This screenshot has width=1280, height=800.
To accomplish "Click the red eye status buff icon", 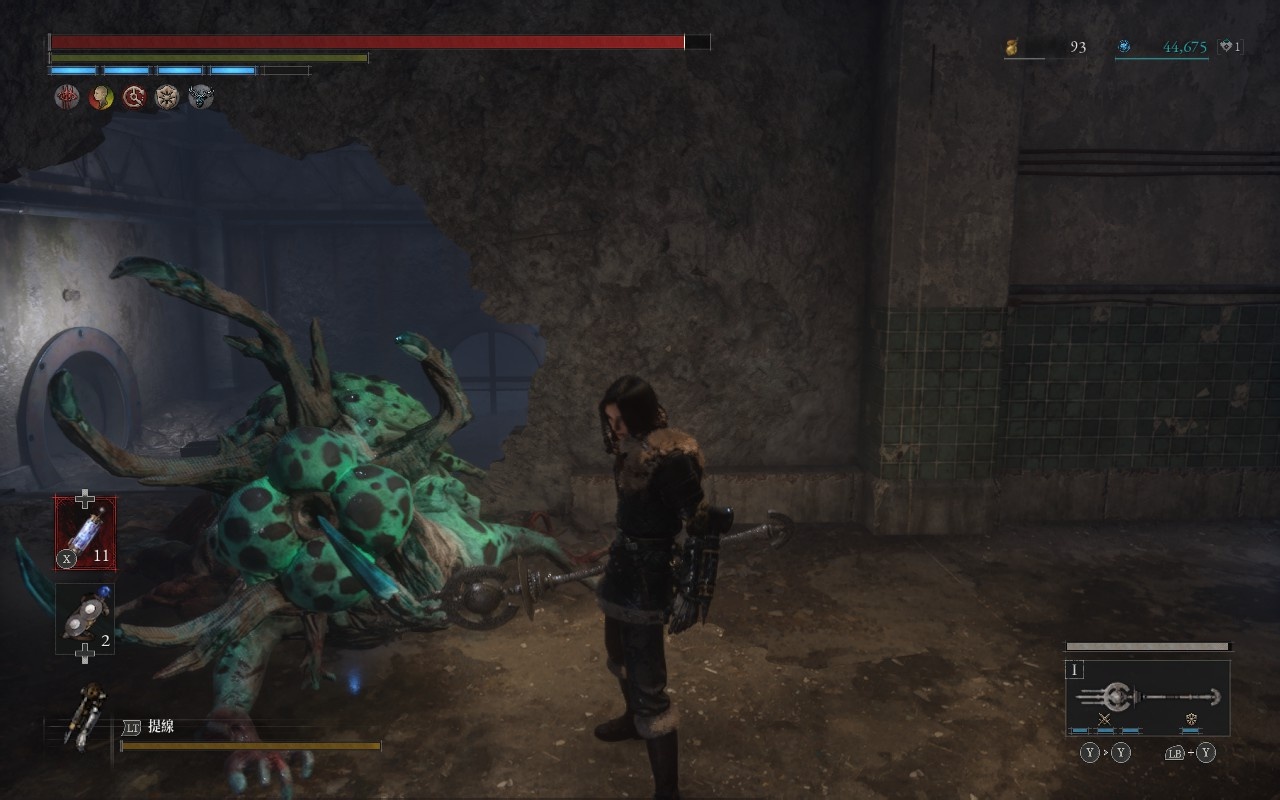I will coord(67,97).
